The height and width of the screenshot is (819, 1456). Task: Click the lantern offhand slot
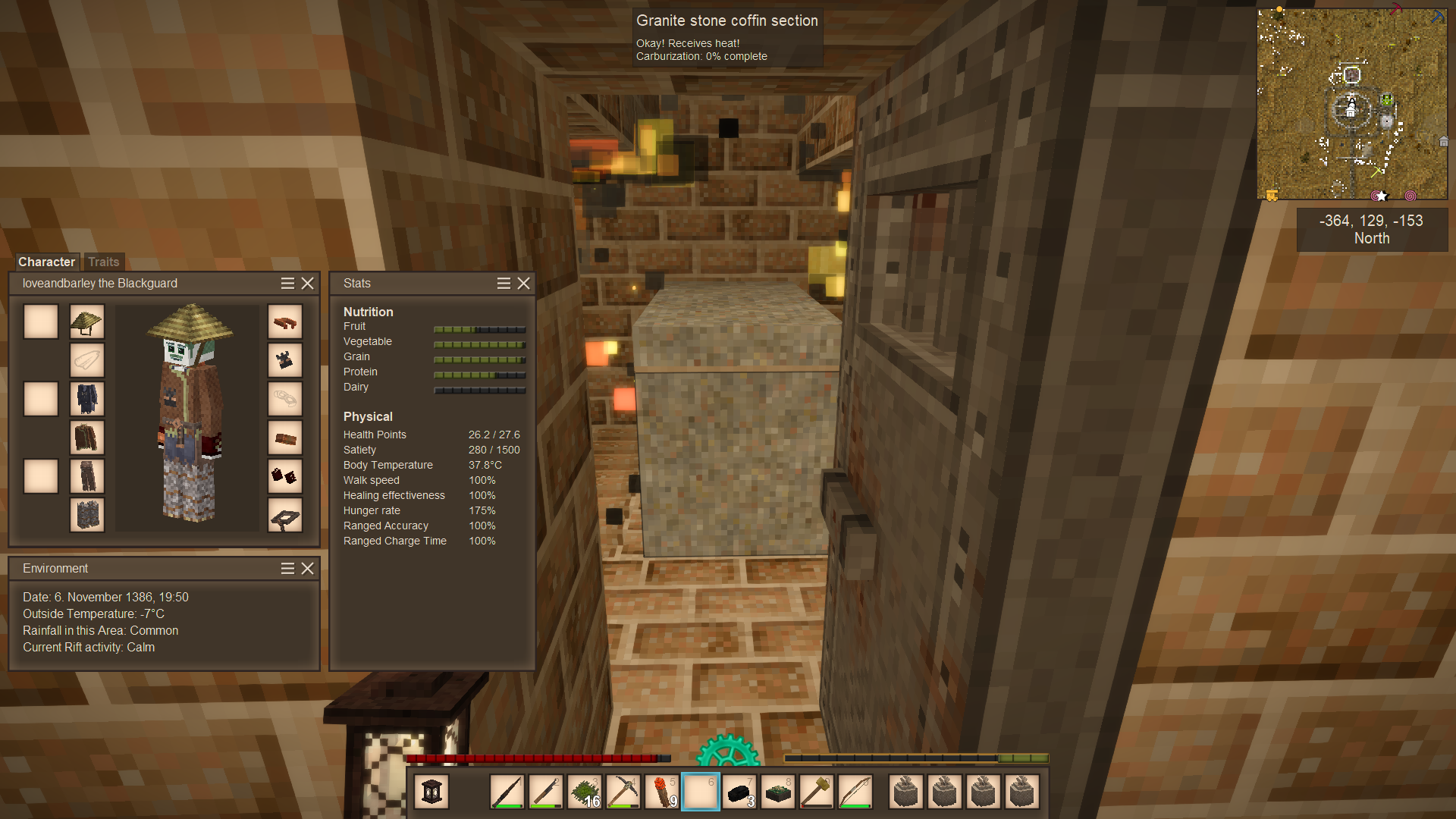coord(431,792)
